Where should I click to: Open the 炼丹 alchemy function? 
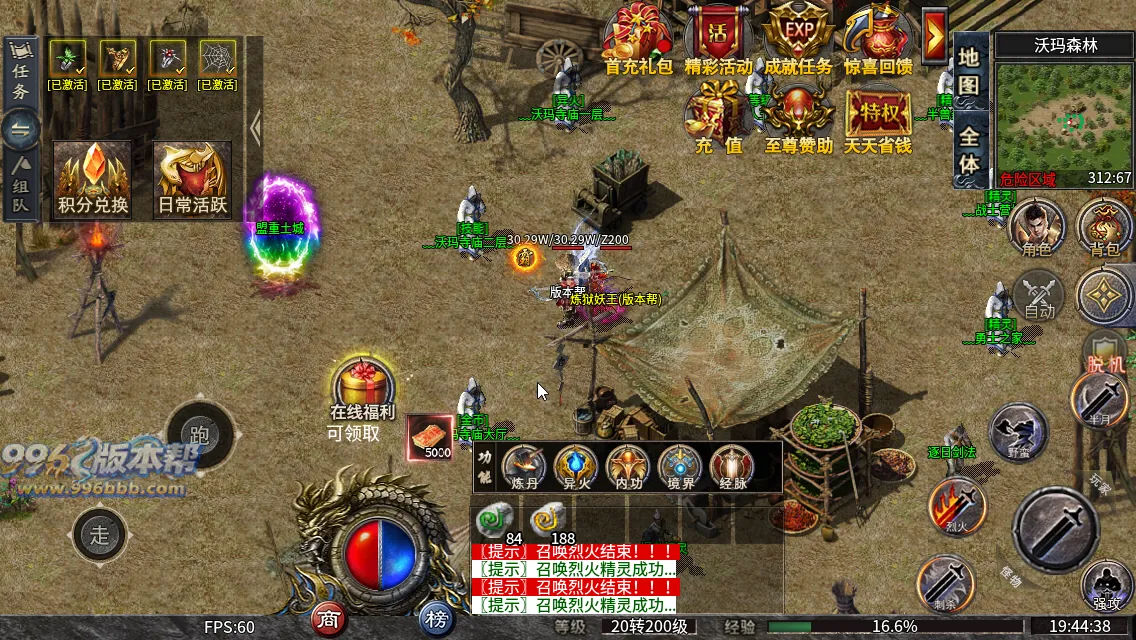(x=524, y=466)
